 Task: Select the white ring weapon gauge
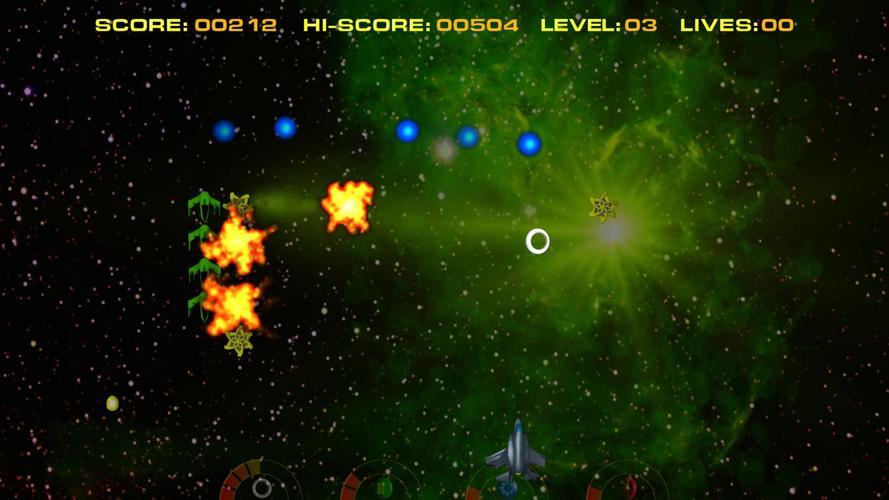coord(261,487)
